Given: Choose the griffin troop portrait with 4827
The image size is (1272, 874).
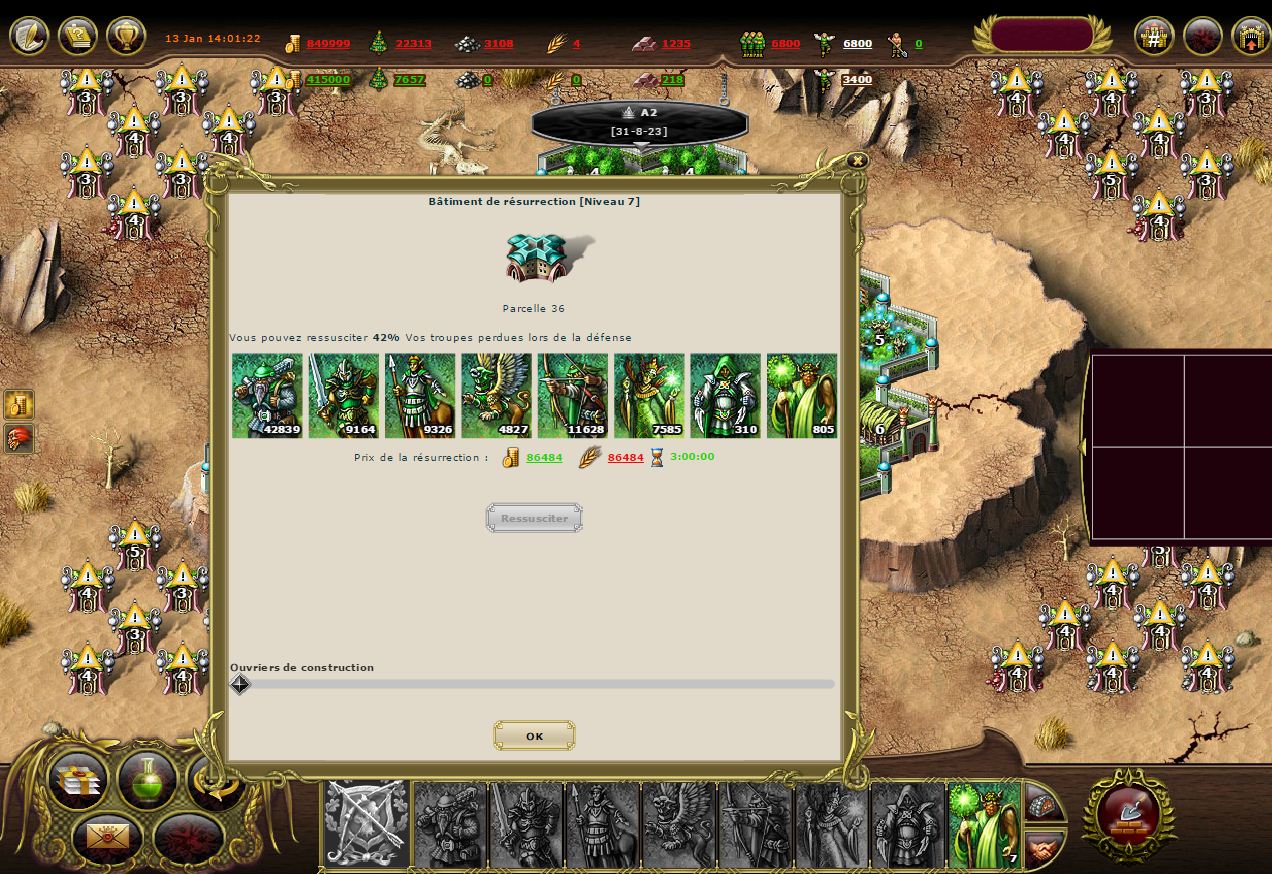Looking at the screenshot, I should [496, 395].
